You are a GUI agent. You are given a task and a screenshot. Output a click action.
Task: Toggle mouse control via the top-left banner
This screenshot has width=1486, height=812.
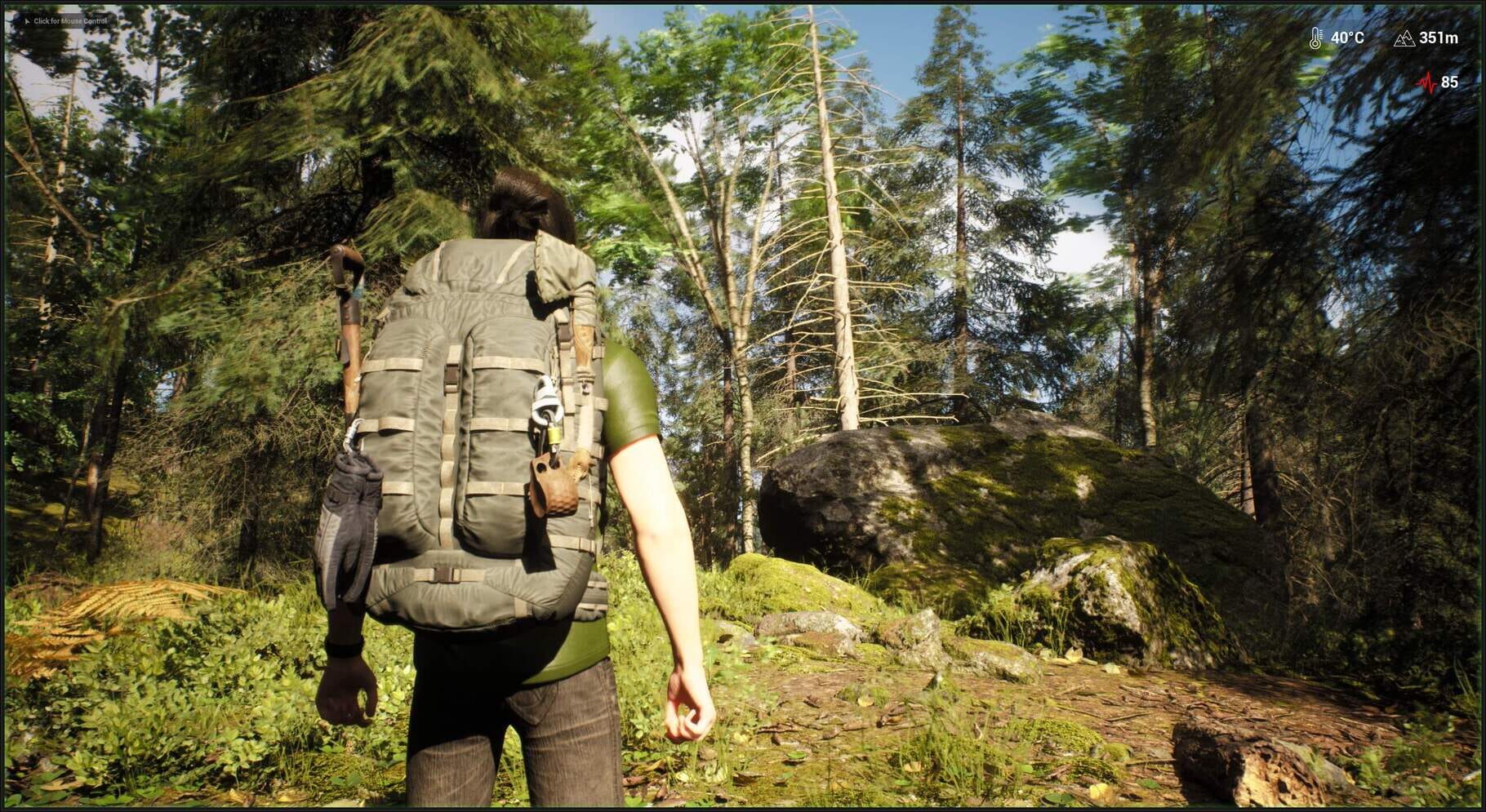(x=69, y=21)
